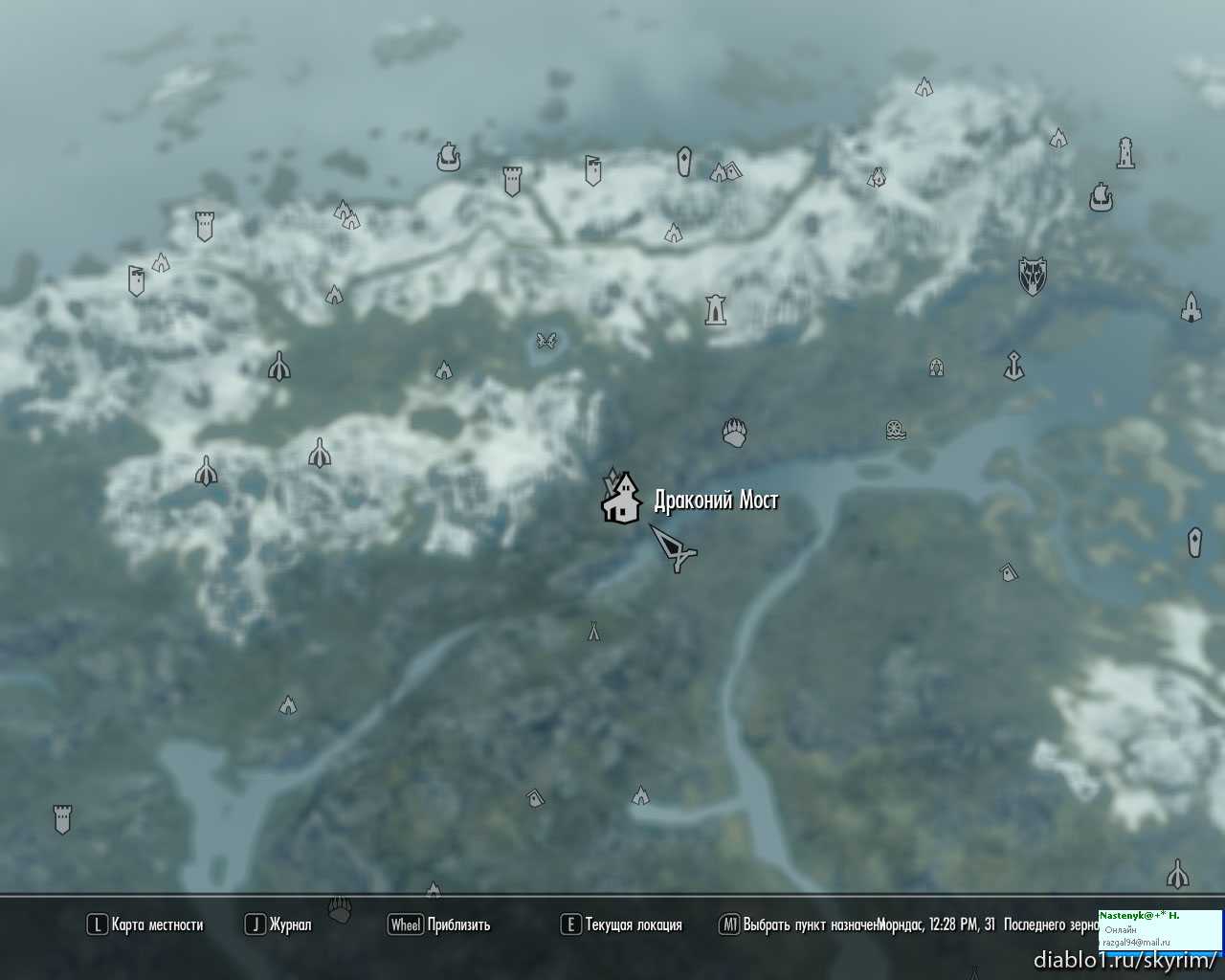Click Выбрать пункт назначения option
The width and height of the screenshot is (1225, 980).
[800, 924]
